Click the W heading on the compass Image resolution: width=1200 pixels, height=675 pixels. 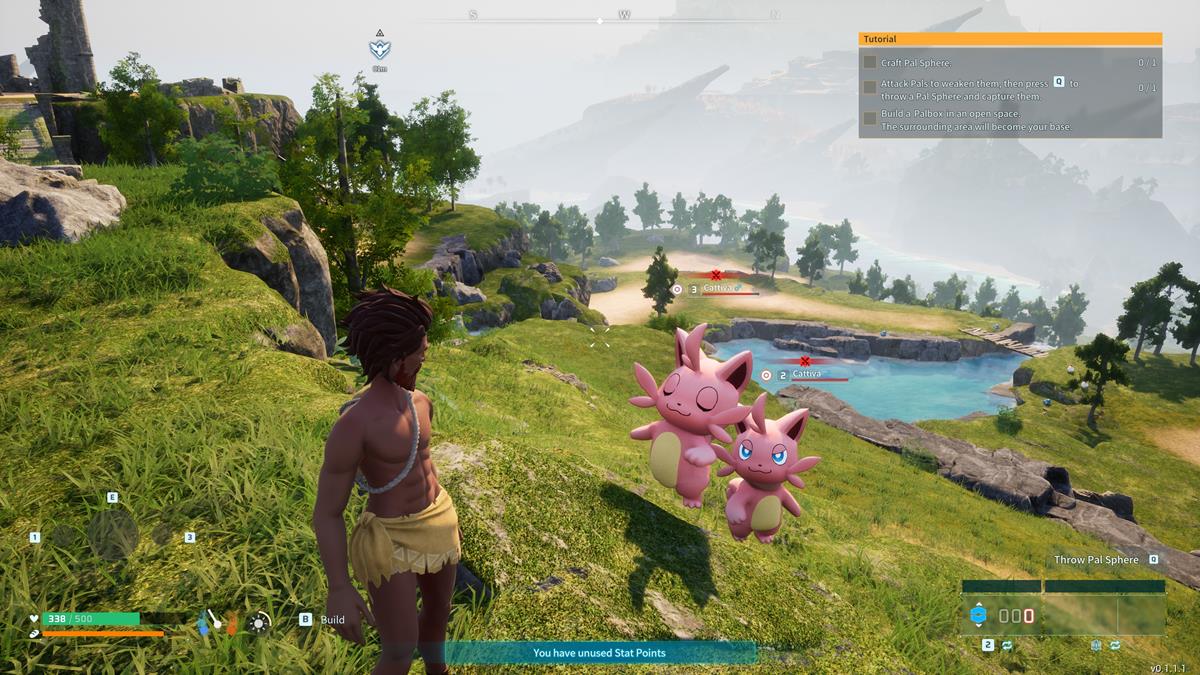(x=625, y=15)
